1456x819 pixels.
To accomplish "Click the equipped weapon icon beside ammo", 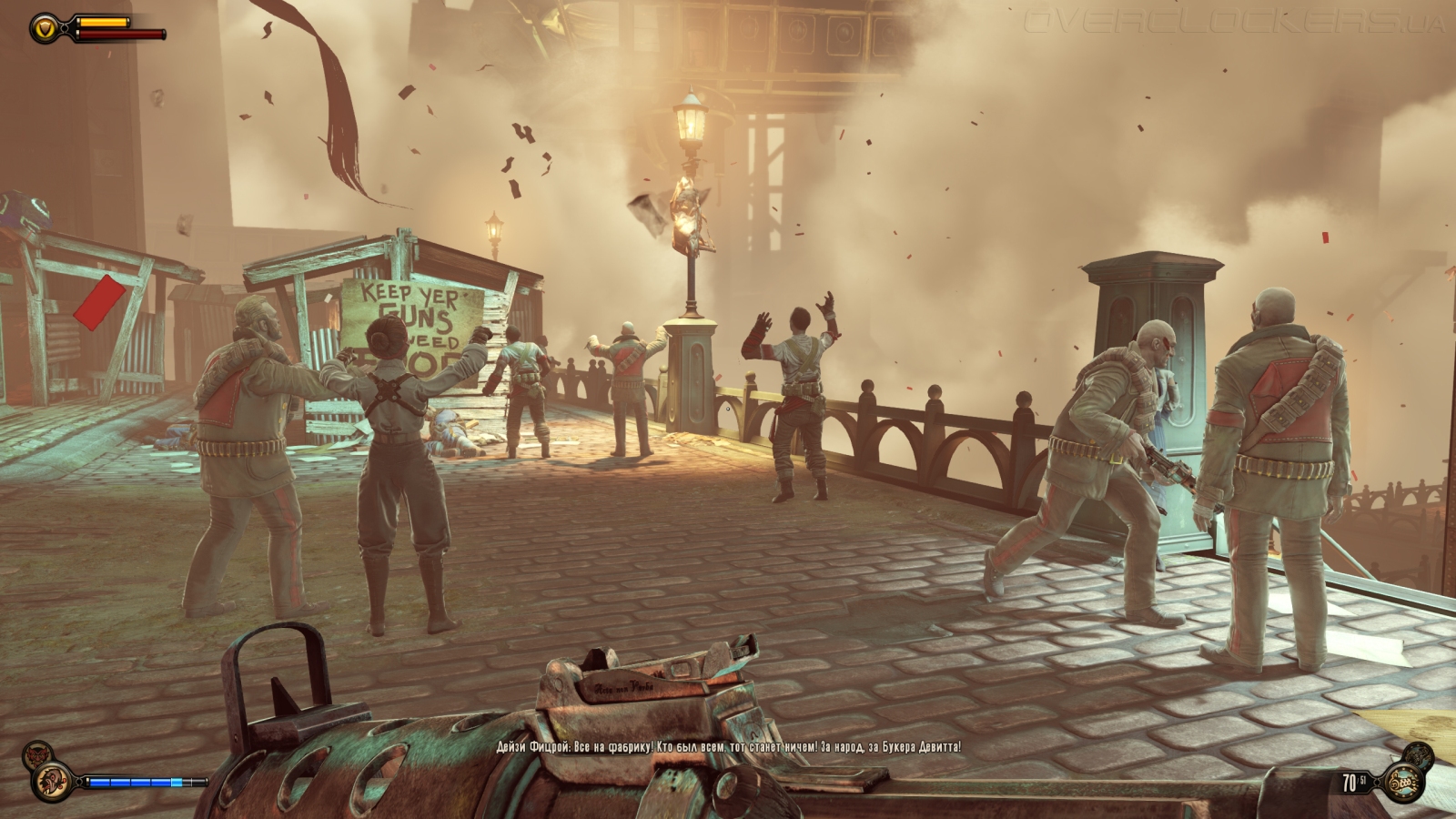I will pos(1401,782).
